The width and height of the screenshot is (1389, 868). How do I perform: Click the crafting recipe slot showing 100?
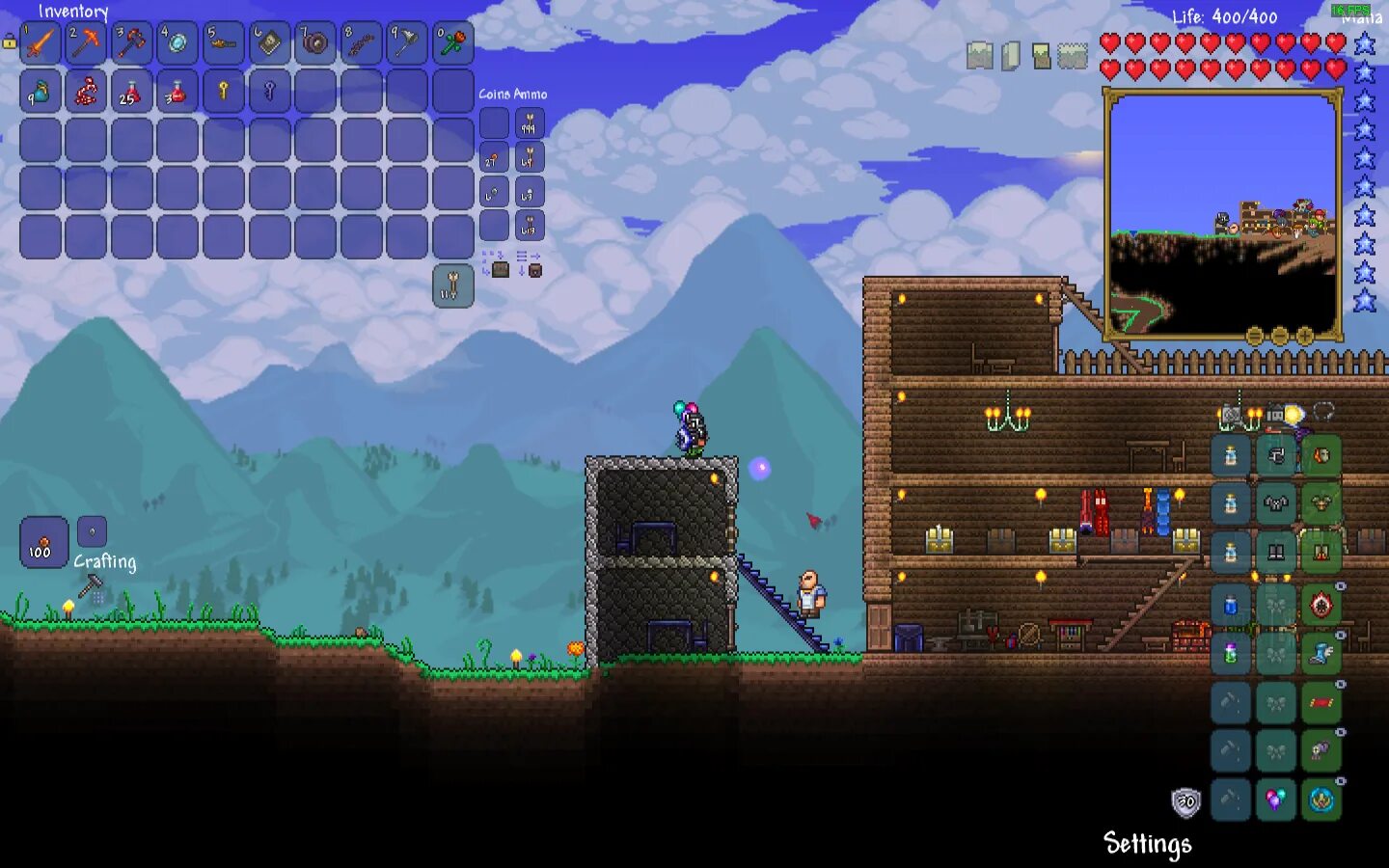tap(43, 542)
